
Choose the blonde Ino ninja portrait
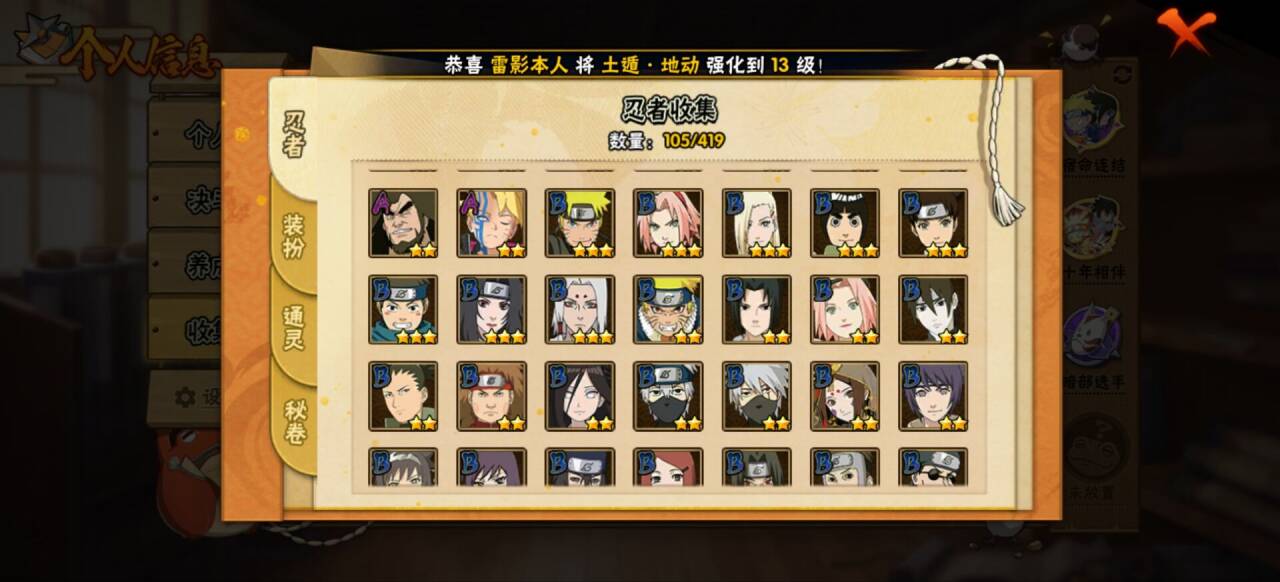757,223
